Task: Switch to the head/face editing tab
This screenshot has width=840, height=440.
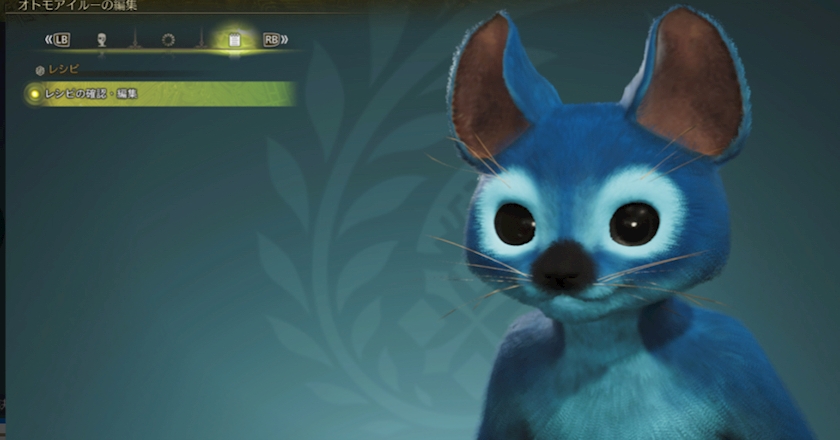Action: [x=101, y=40]
